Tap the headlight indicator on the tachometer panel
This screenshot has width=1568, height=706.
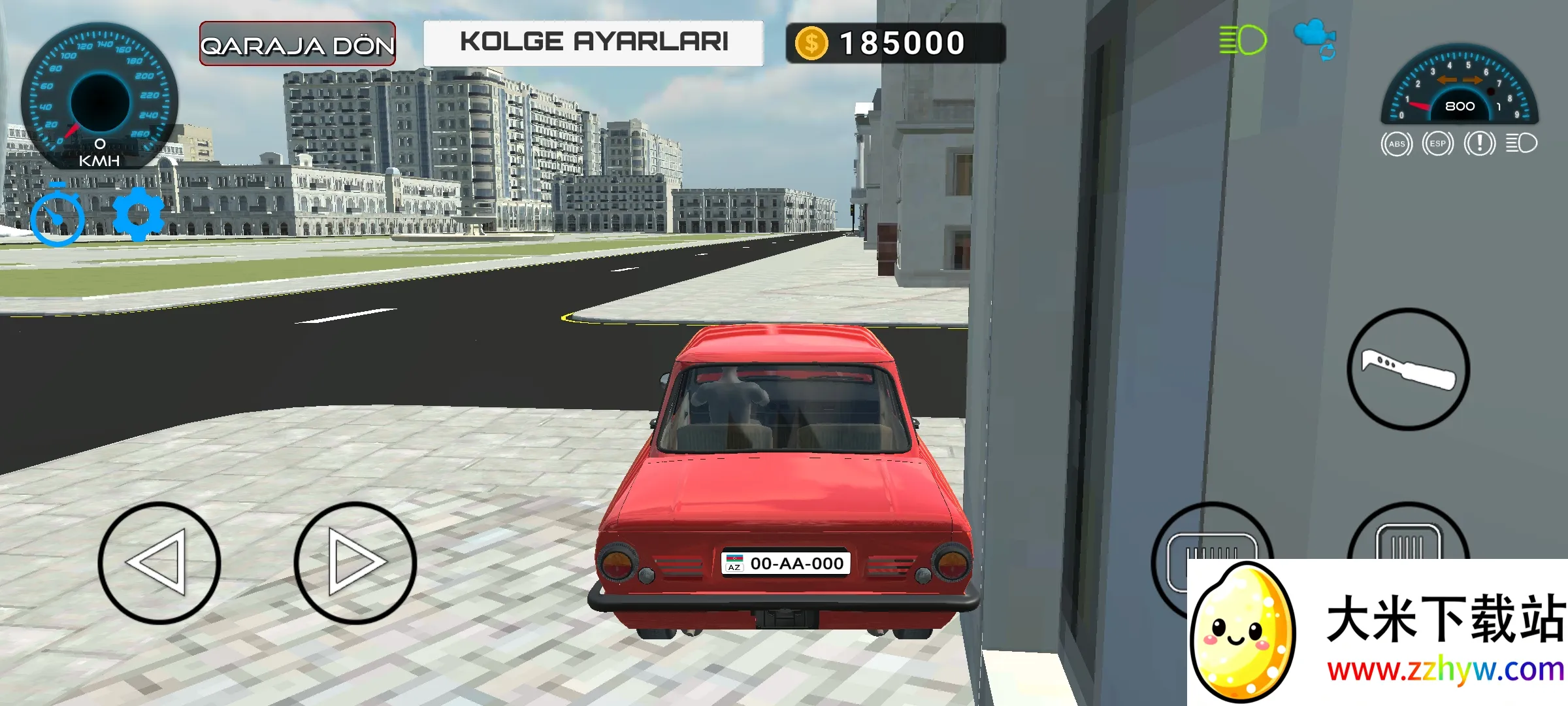(1523, 144)
